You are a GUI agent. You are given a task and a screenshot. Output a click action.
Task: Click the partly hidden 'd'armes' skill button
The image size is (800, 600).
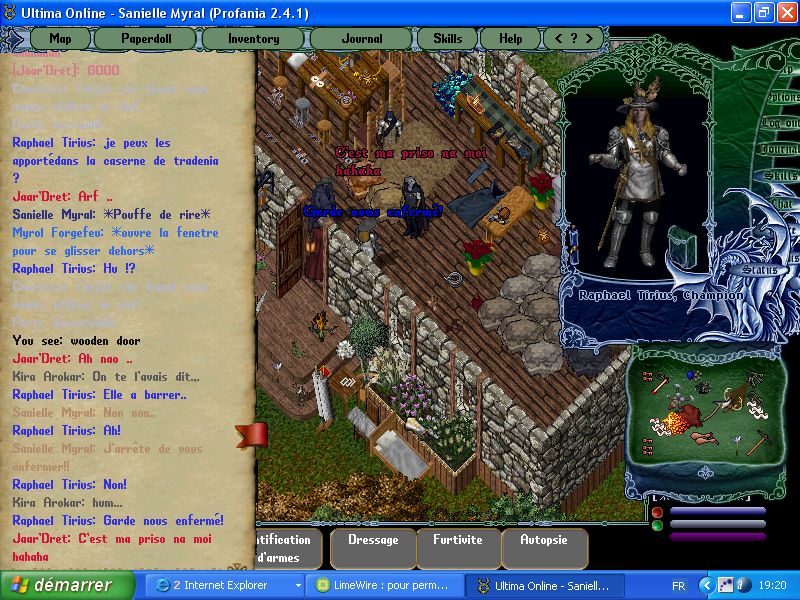(x=287, y=548)
